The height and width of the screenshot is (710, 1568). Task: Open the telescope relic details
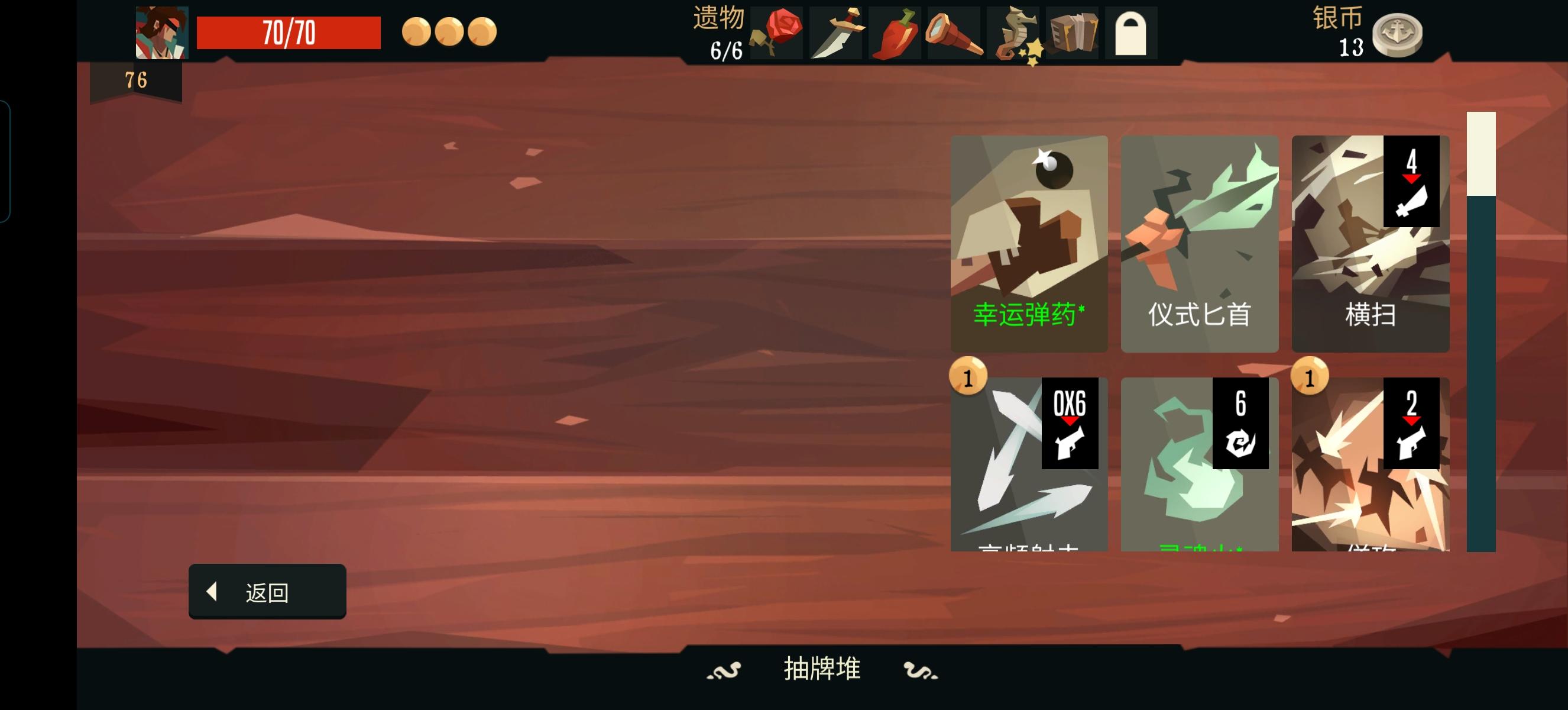(957, 34)
